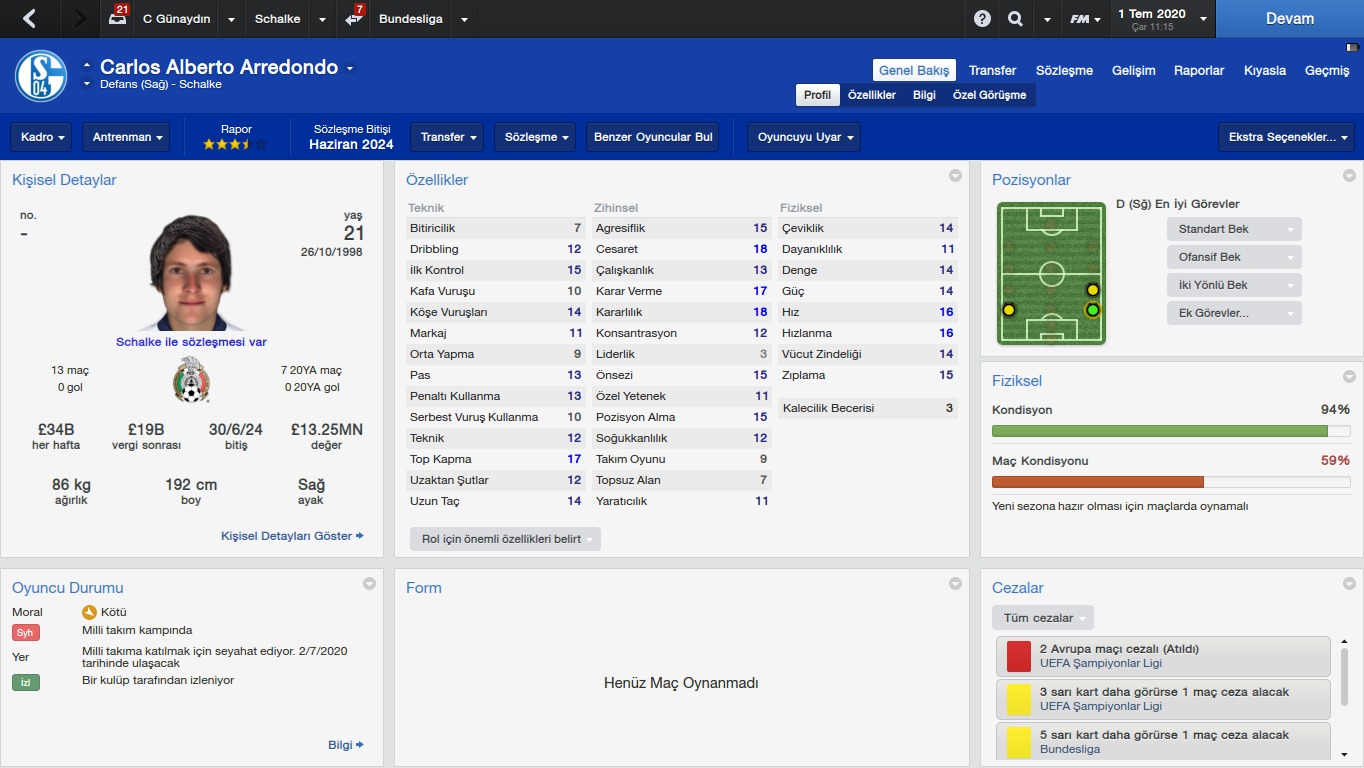Follow the Kişisel Detayları Göster link

tap(291, 536)
